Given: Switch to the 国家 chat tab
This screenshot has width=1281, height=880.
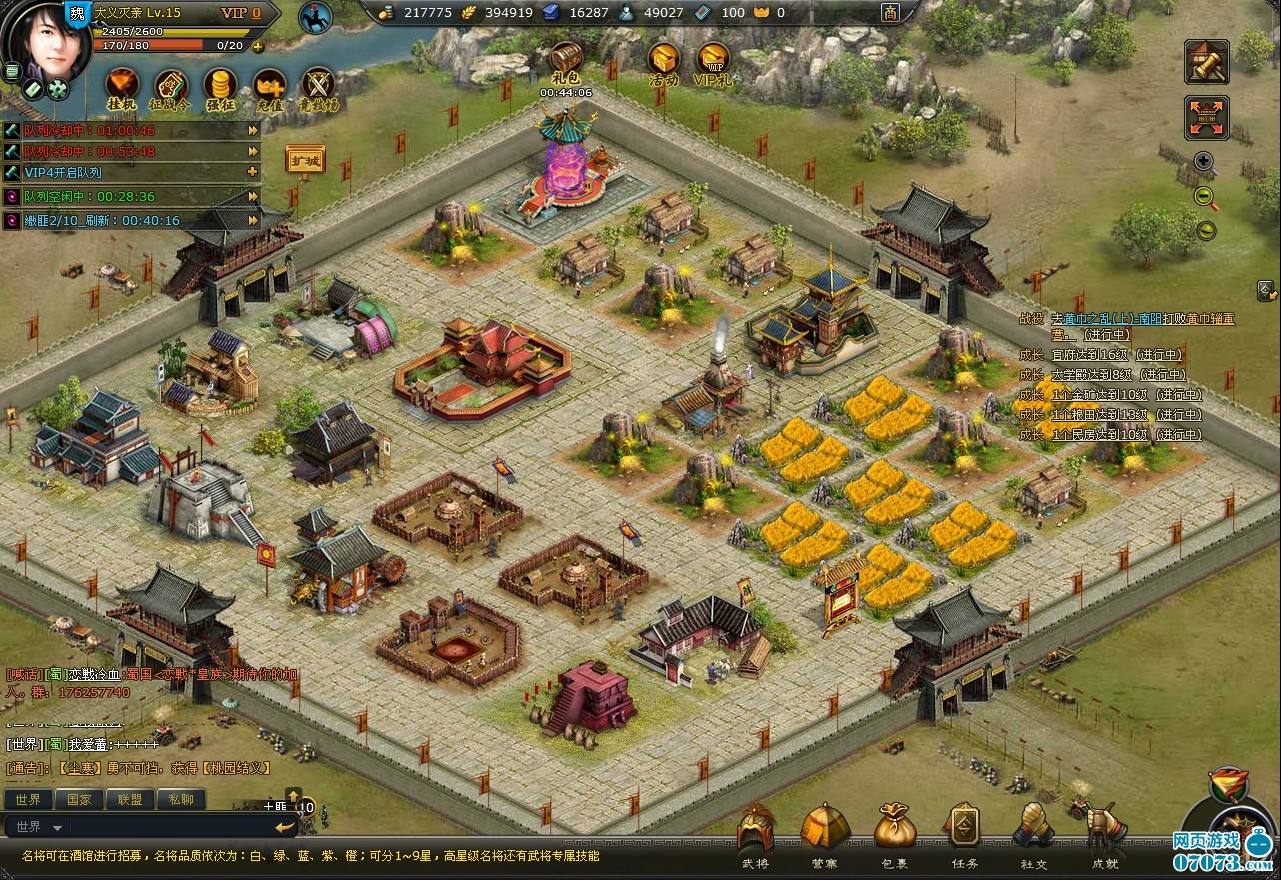Looking at the screenshot, I should click(79, 799).
